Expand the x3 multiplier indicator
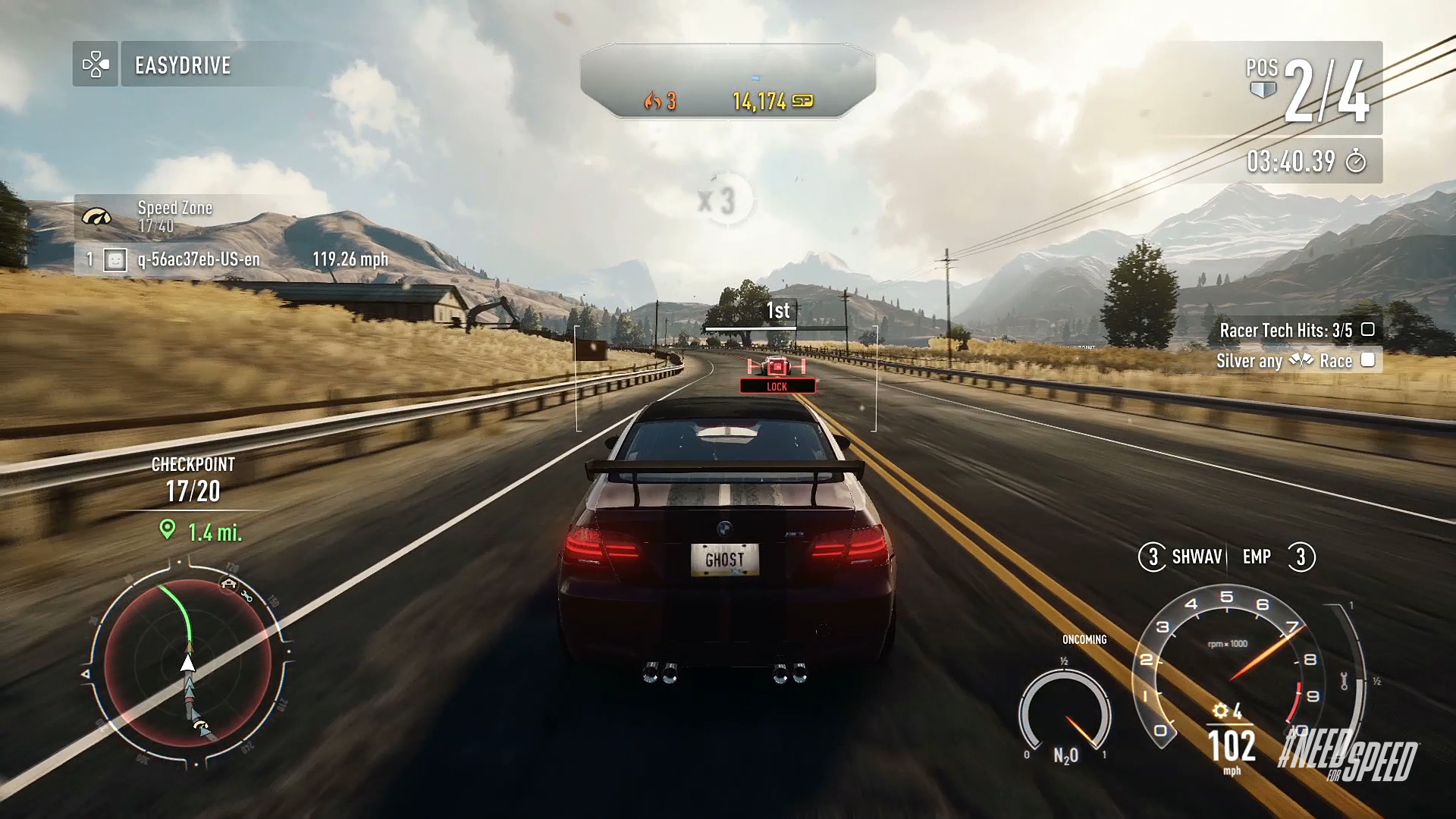This screenshot has width=1456, height=819. [726, 196]
